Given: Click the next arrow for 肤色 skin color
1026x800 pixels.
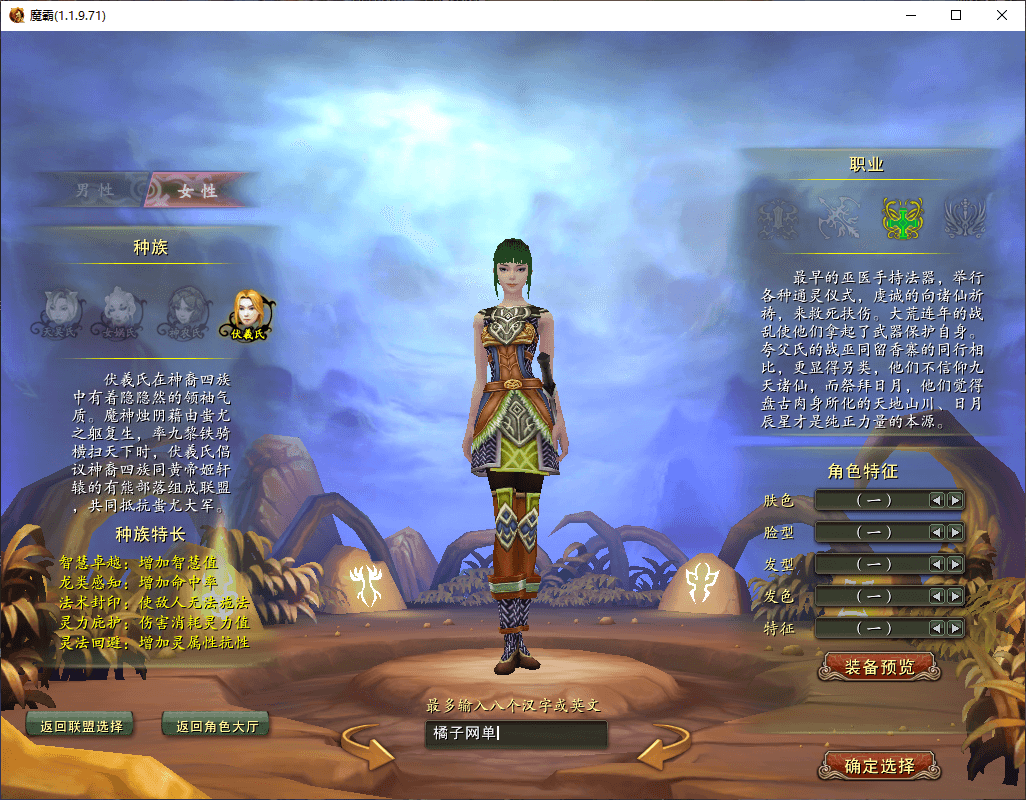Looking at the screenshot, I should point(955,500).
